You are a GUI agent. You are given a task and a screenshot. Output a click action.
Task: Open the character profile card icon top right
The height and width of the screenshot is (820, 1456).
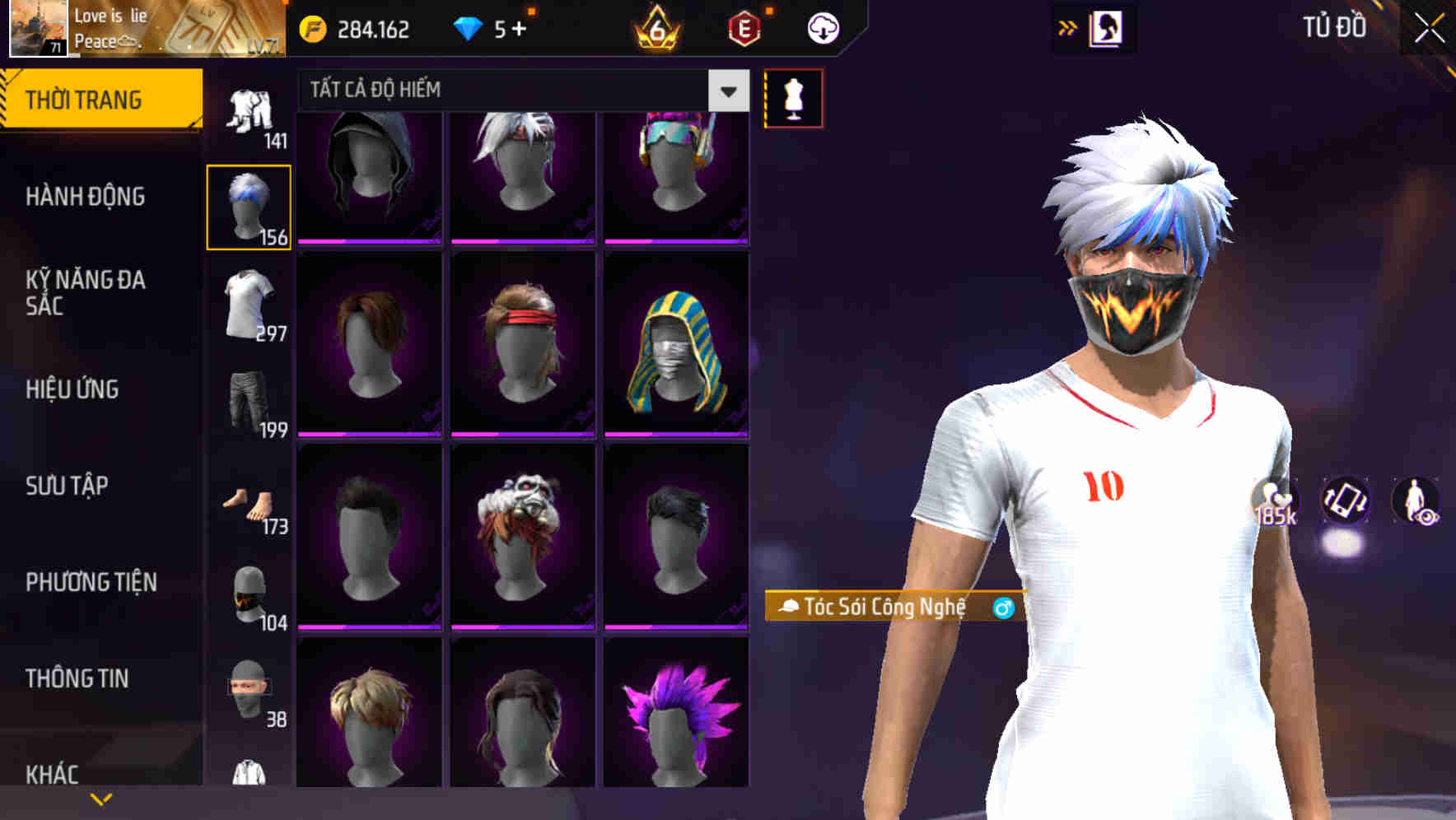pyautogui.click(x=1108, y=27)
